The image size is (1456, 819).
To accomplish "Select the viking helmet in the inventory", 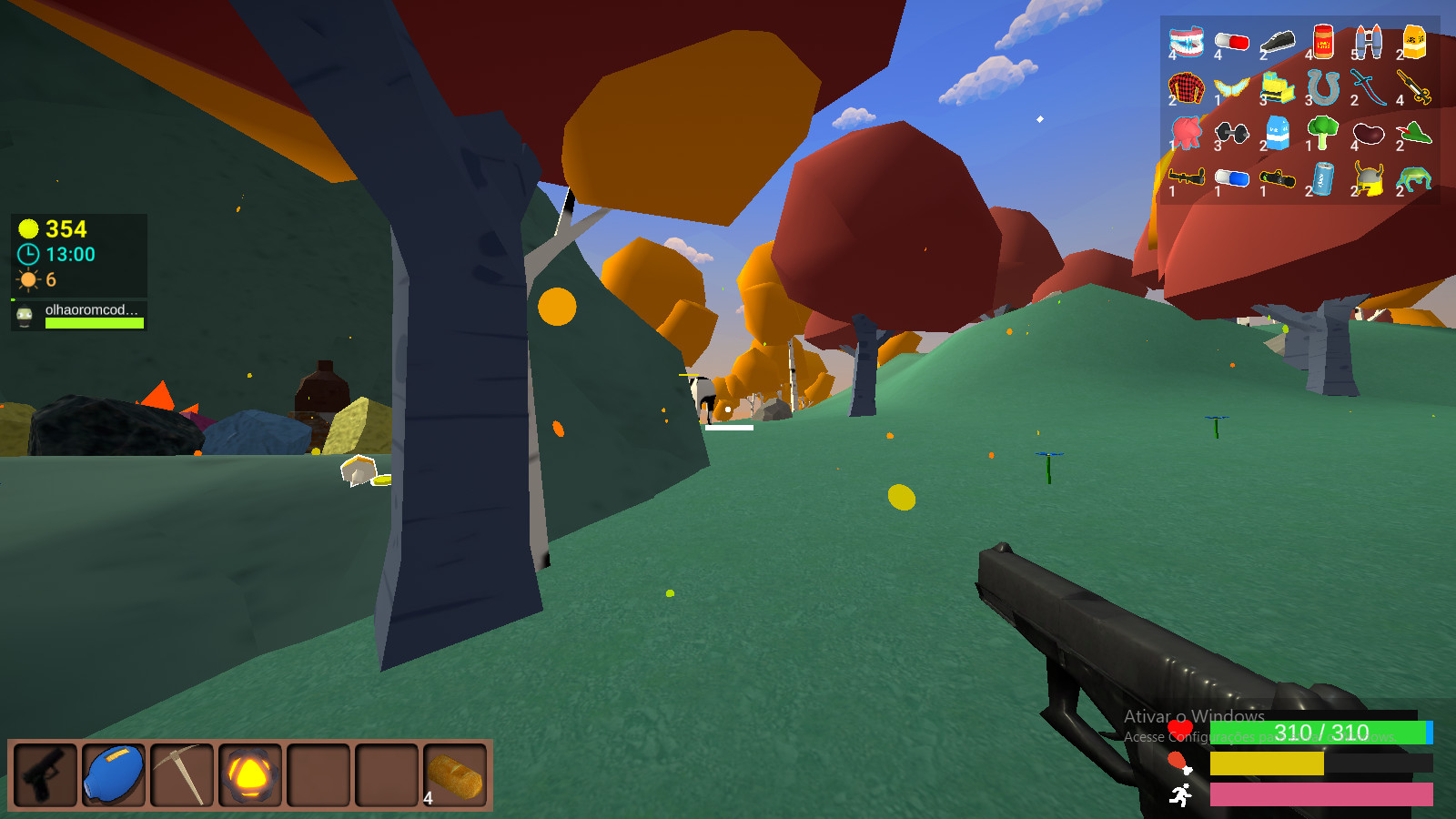I will (1368, 180).
